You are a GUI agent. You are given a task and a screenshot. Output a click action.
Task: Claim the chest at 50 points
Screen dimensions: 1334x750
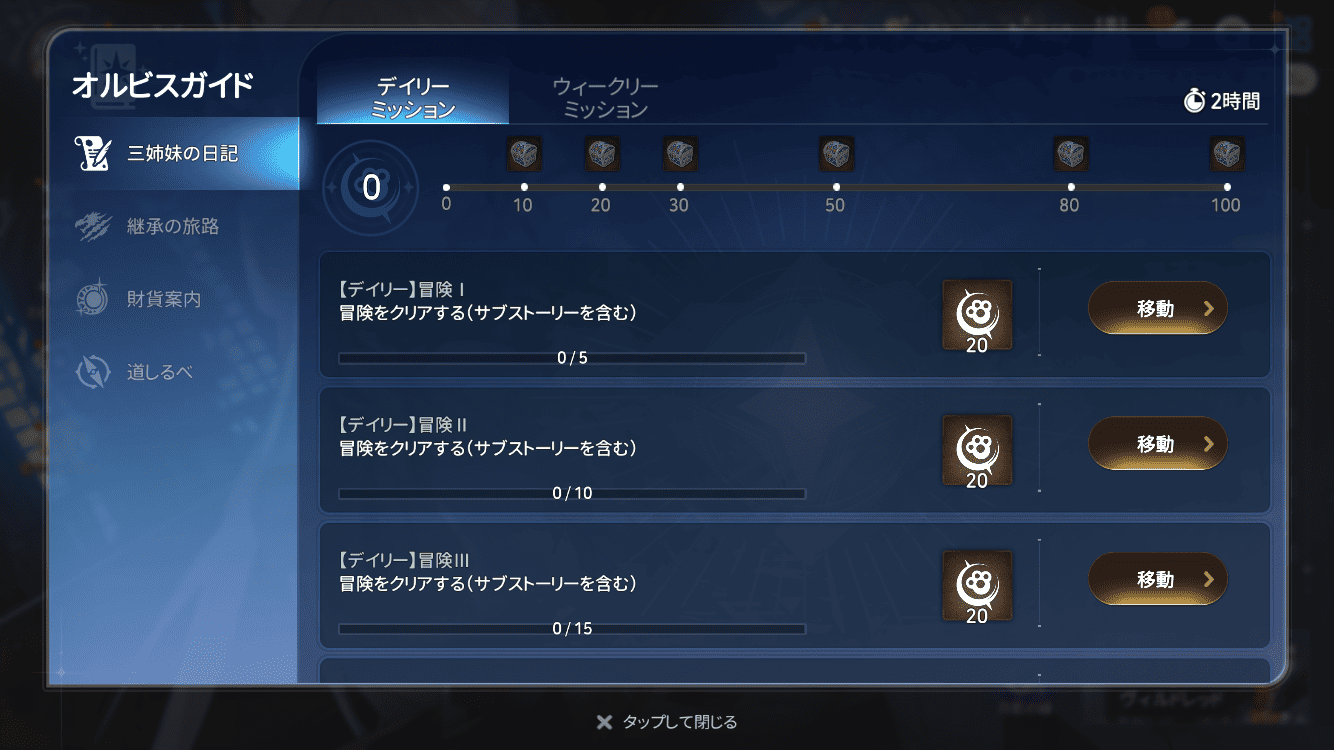(x=837, y=154)
